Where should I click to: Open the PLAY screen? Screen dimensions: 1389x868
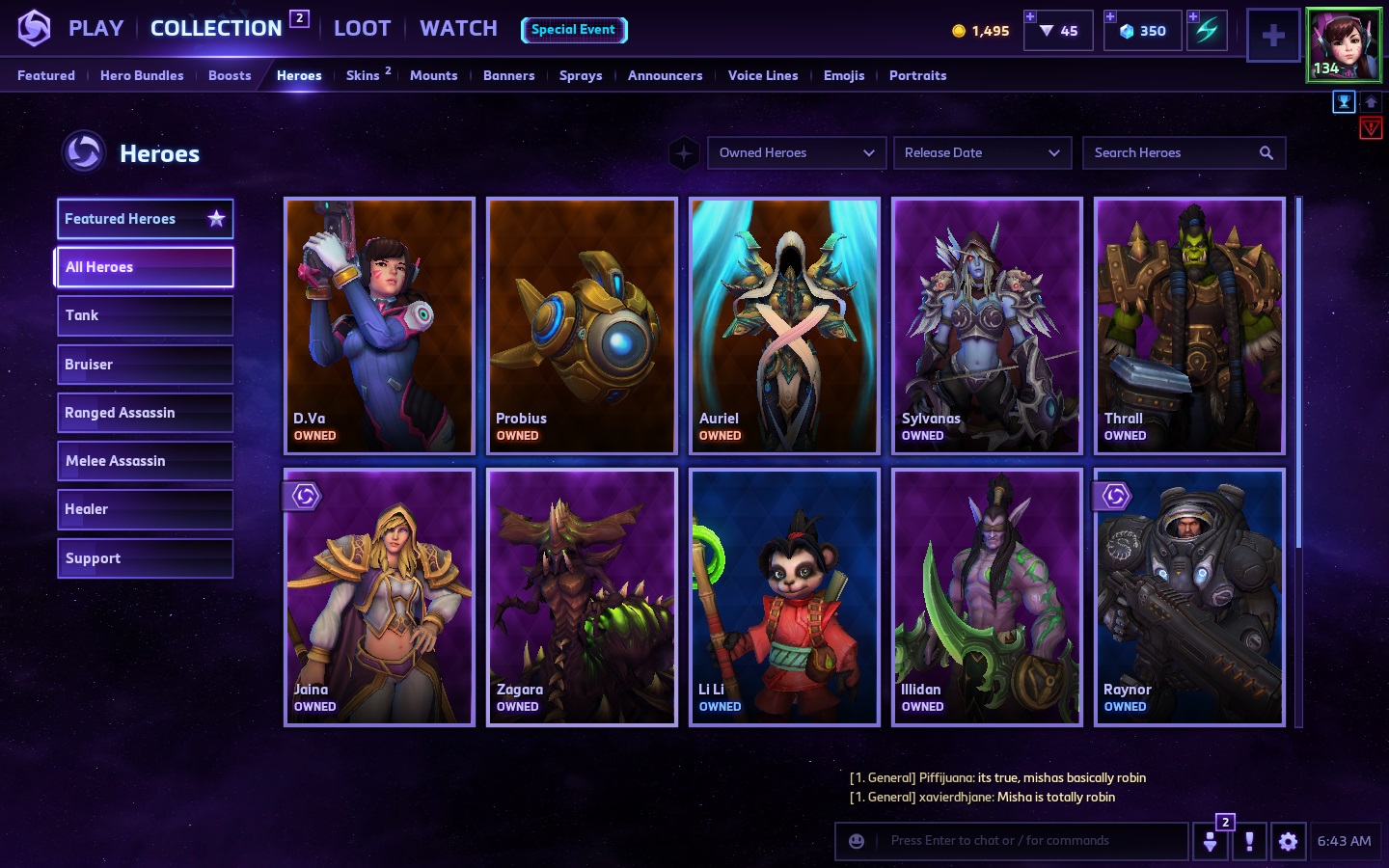click(95, 29)
